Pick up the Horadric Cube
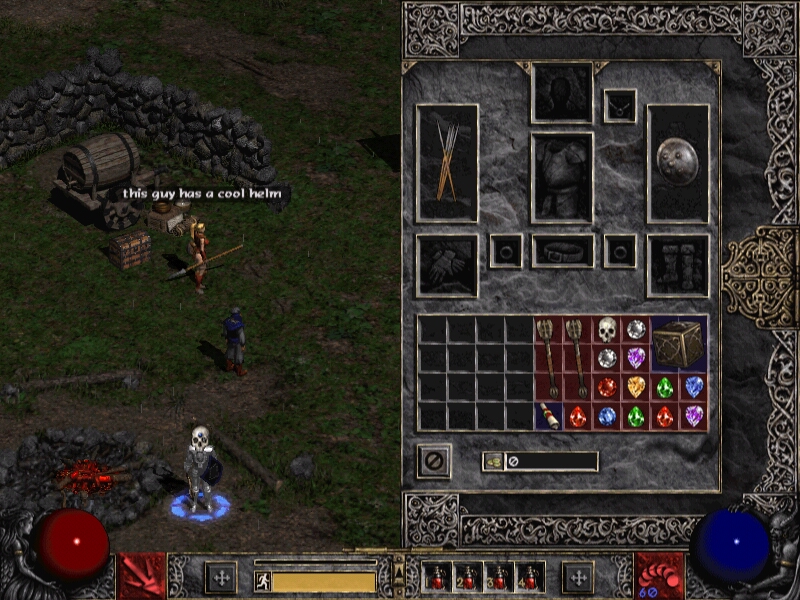This screenshot has width=800, height=600. [679, 344]
